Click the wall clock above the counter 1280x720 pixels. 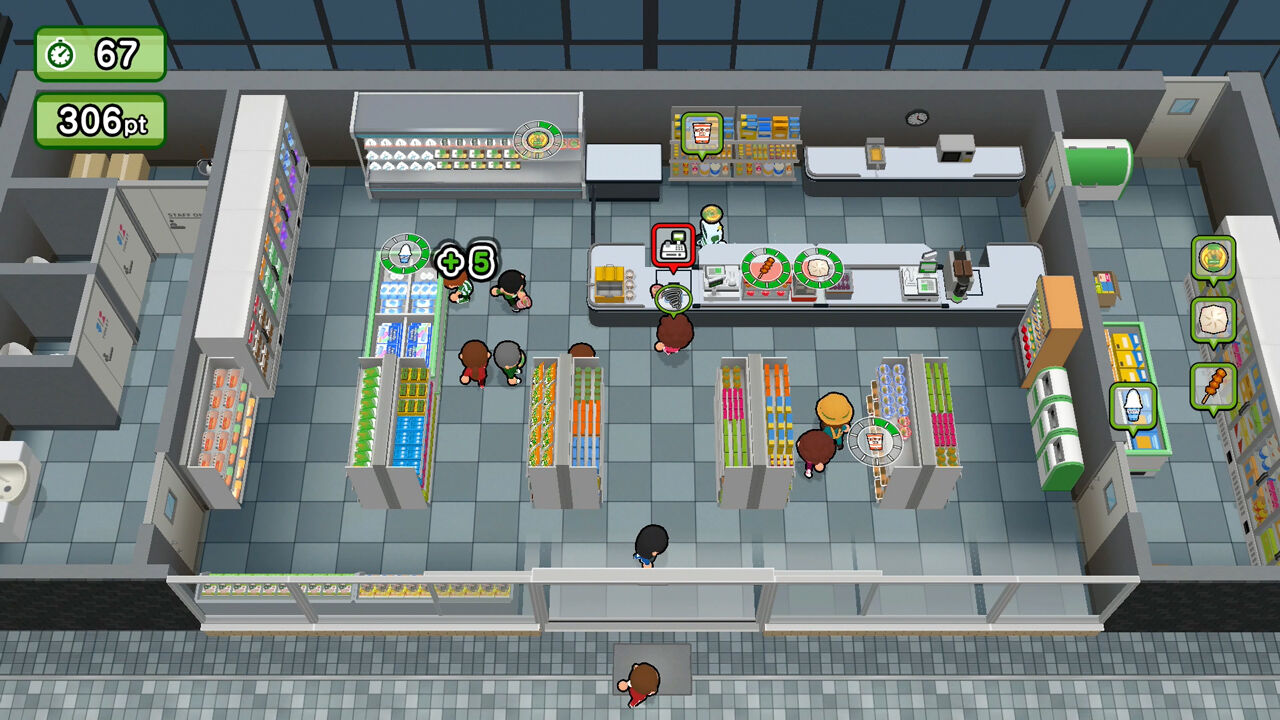[x=919, y=118]
